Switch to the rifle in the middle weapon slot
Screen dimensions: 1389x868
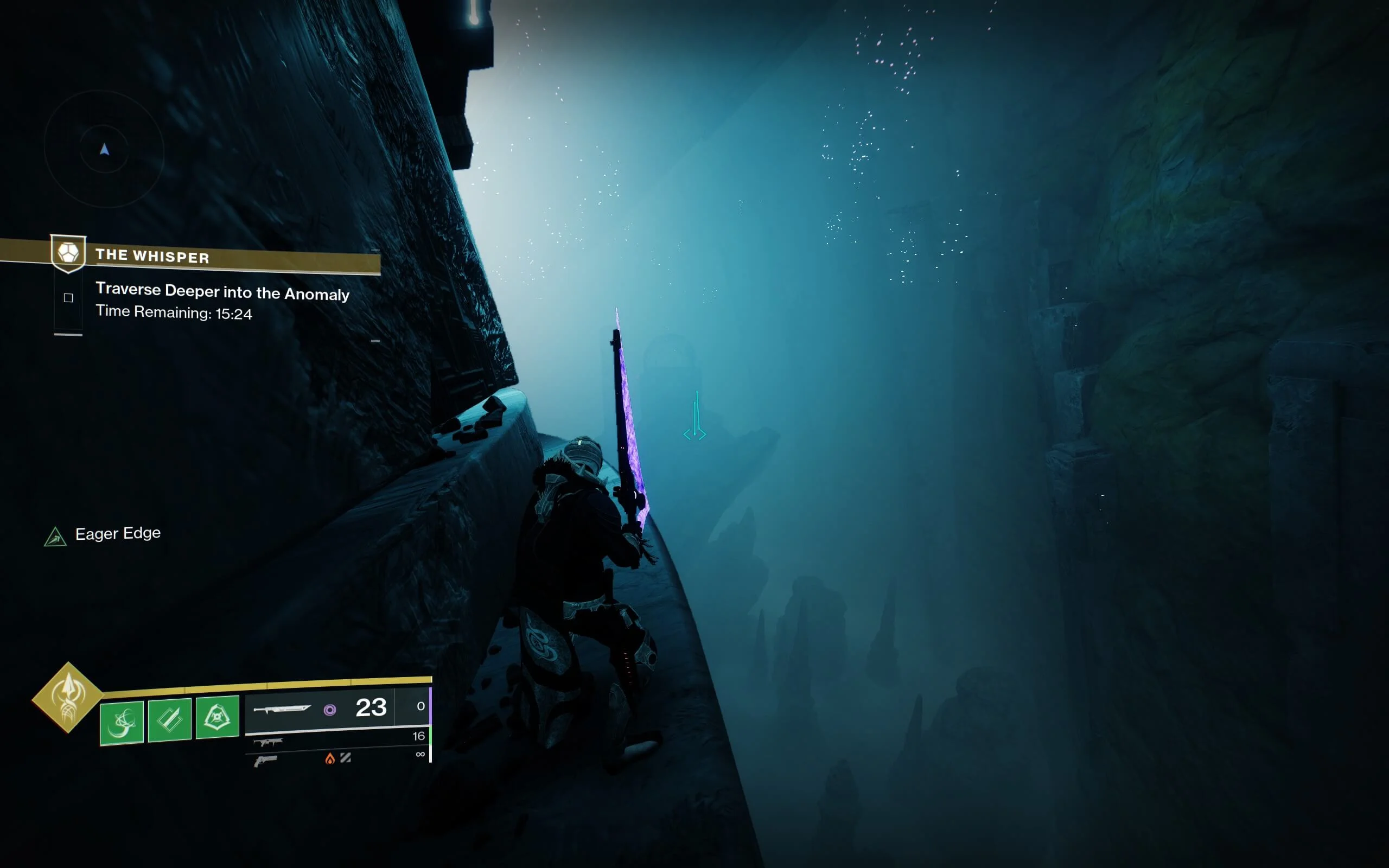pyautogui.click(x=268, y=742)
